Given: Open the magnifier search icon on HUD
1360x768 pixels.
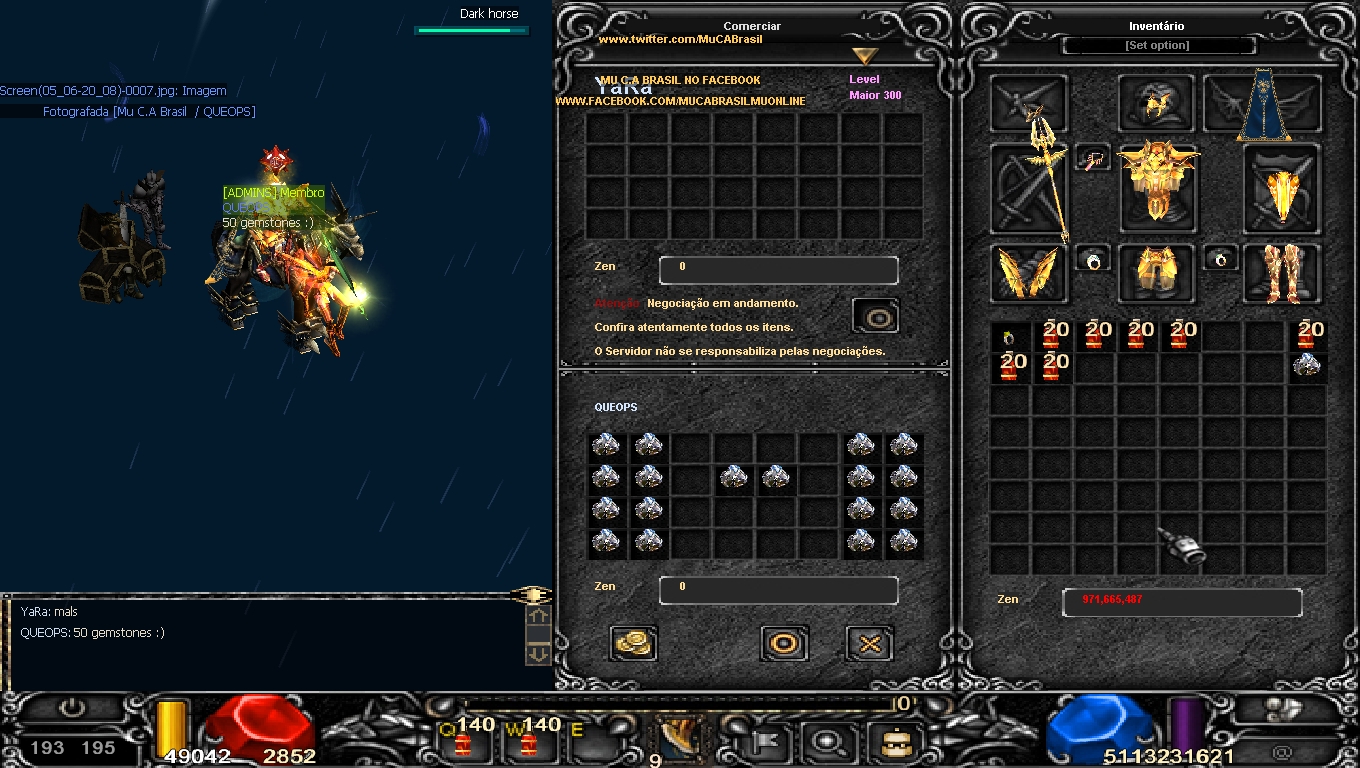Looking at the screenshot, I should (x=828, y=742).
